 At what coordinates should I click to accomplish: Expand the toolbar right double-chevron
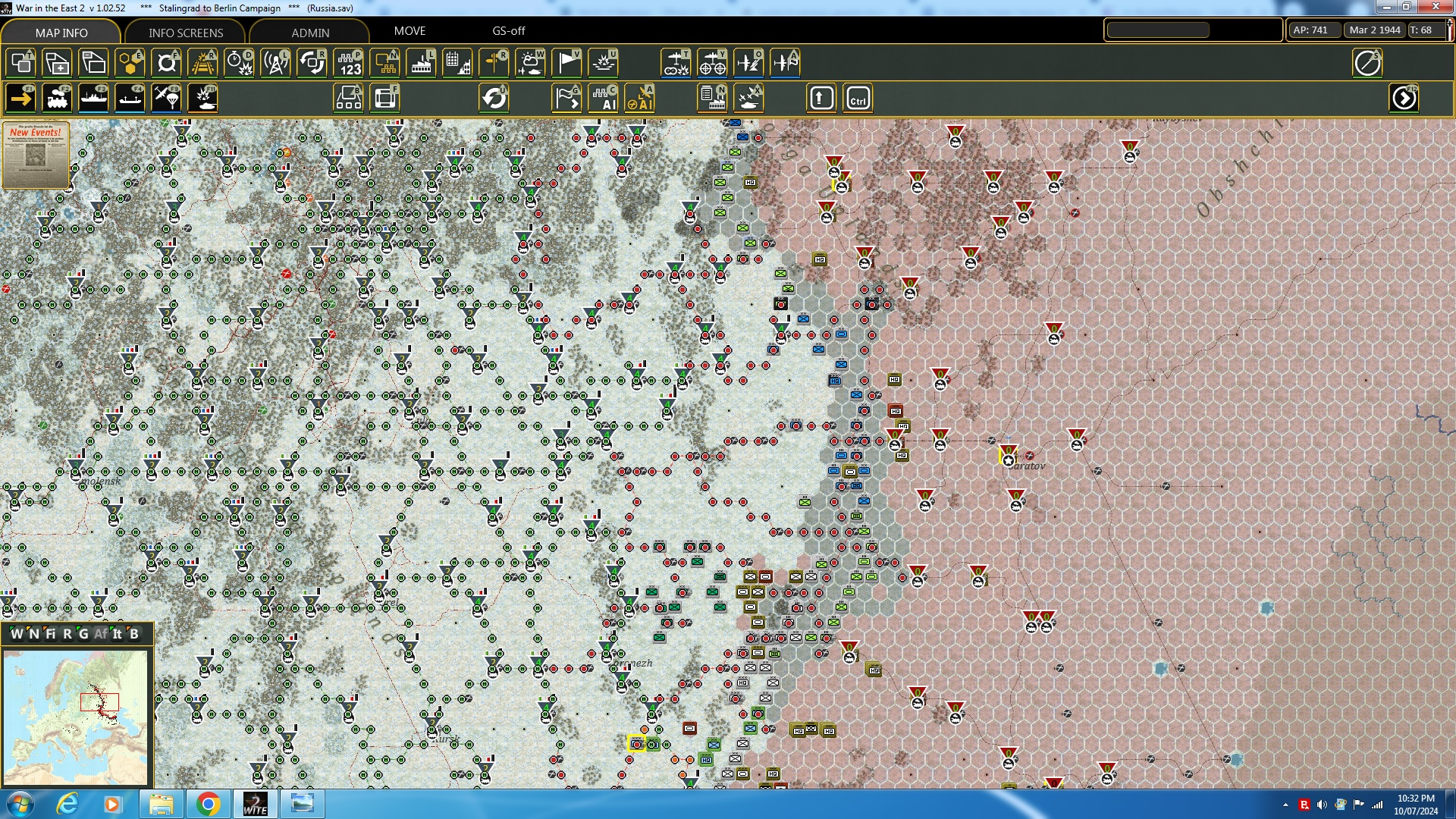tap(1404, 98)
